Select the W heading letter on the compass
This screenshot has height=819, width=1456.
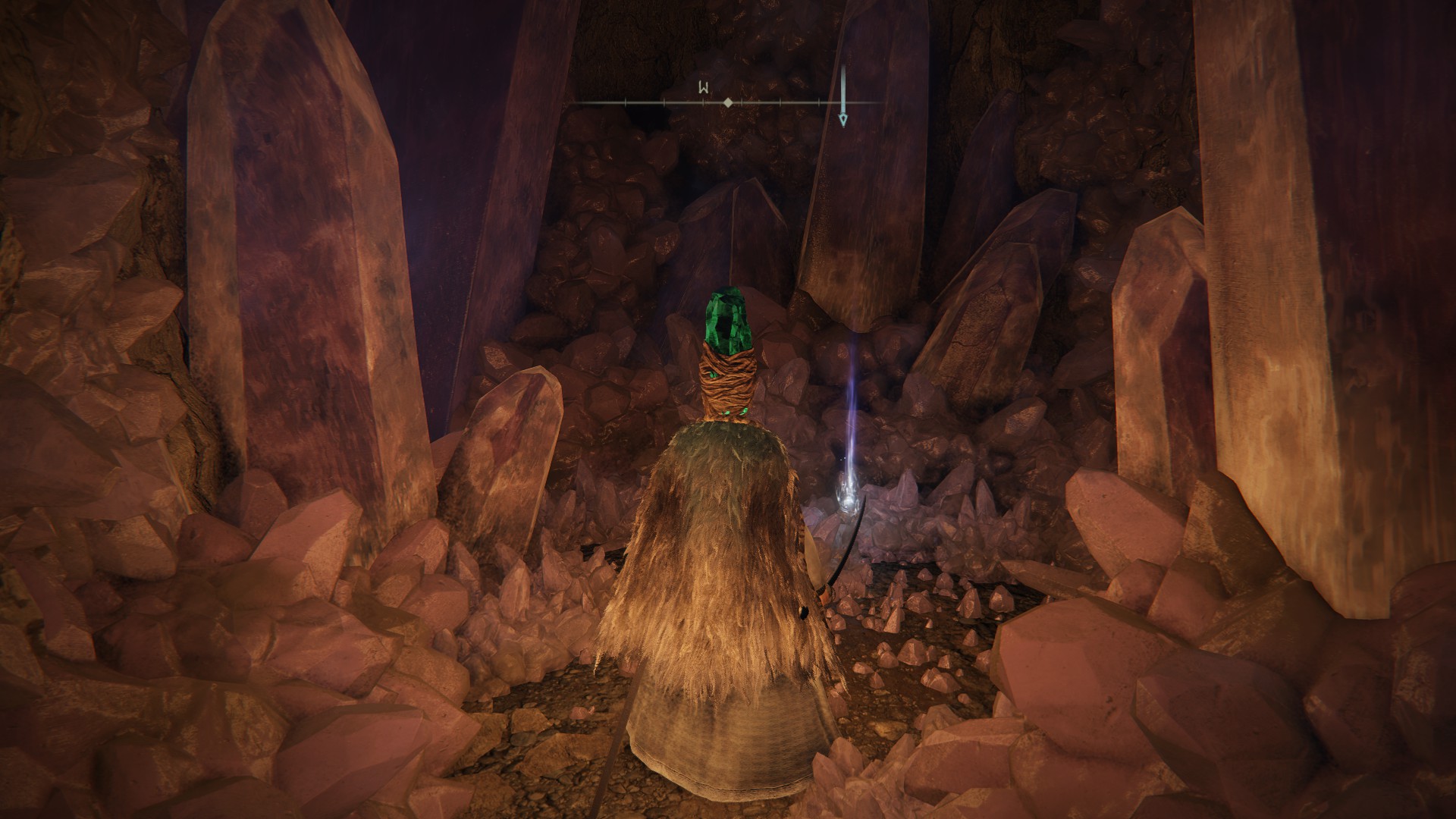[704, 88]
